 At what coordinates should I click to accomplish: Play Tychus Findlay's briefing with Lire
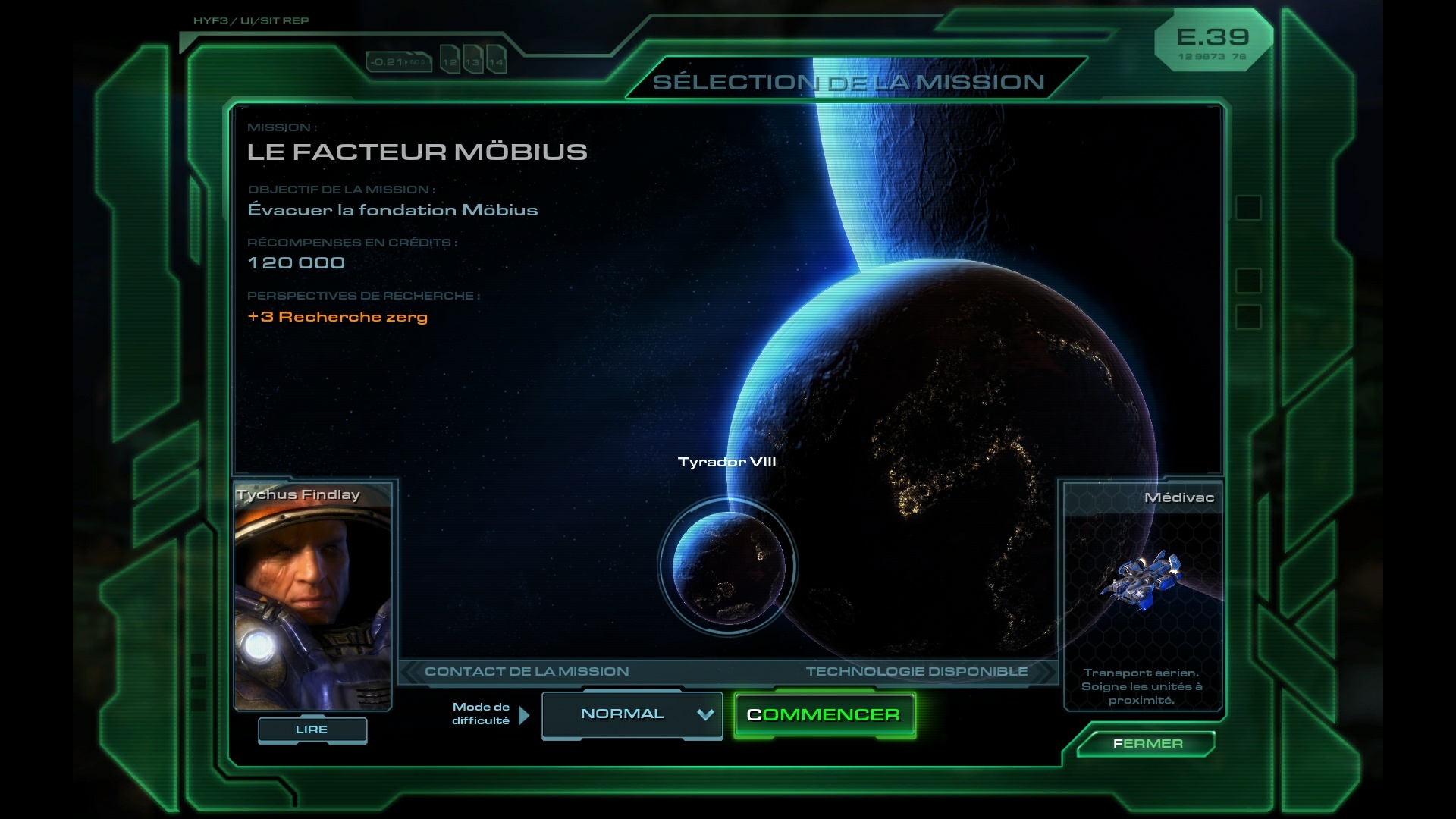[x=312, y=730]
